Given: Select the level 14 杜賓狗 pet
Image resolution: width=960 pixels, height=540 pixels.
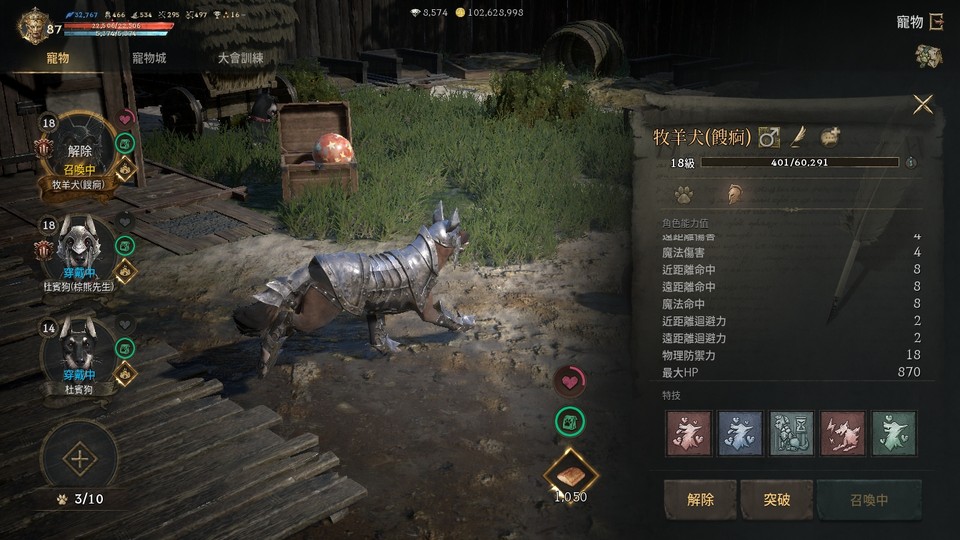Looking at the screenshot, I should pos(79,351).
